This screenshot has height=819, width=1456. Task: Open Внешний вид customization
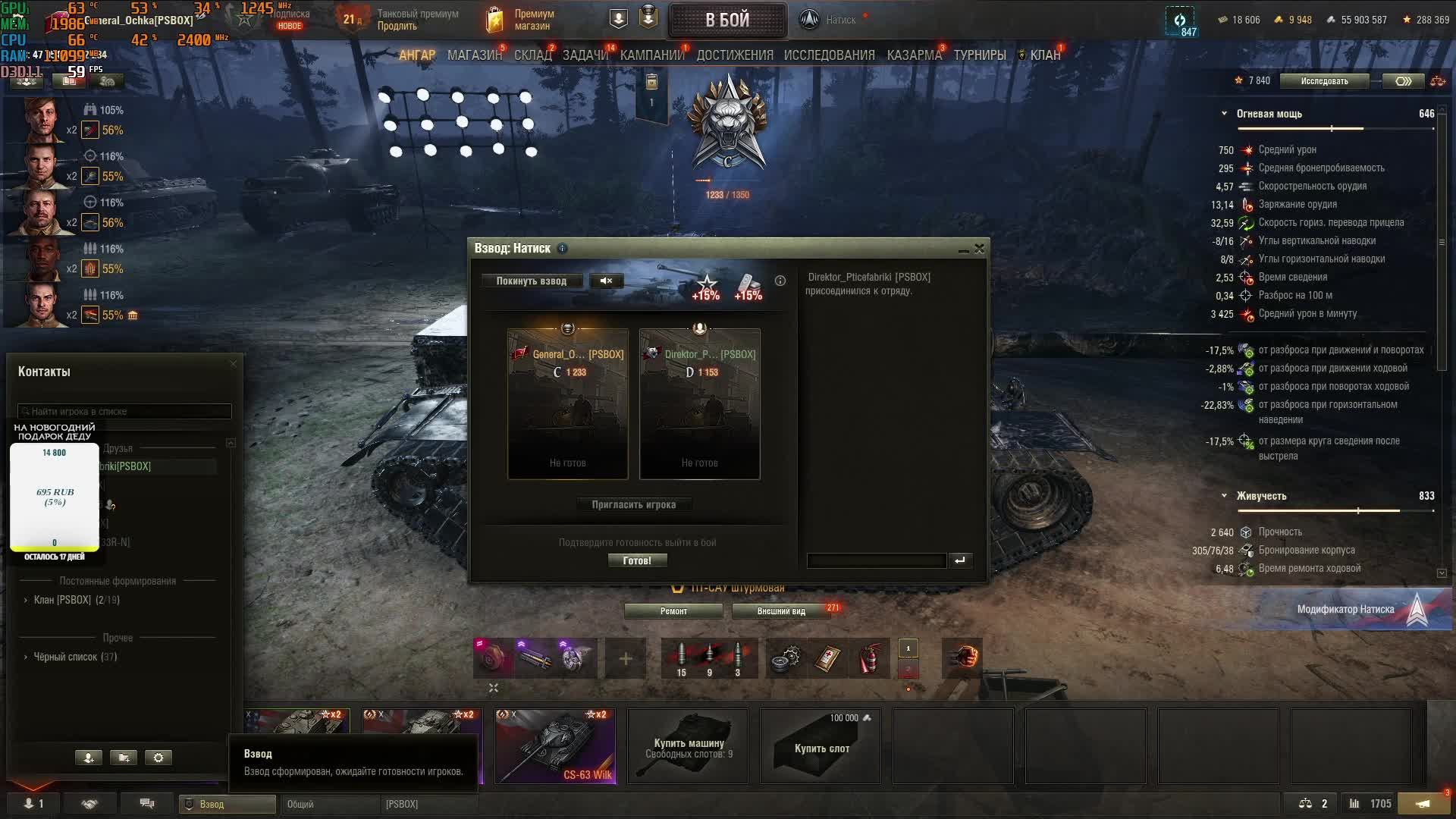pos(780,611)
